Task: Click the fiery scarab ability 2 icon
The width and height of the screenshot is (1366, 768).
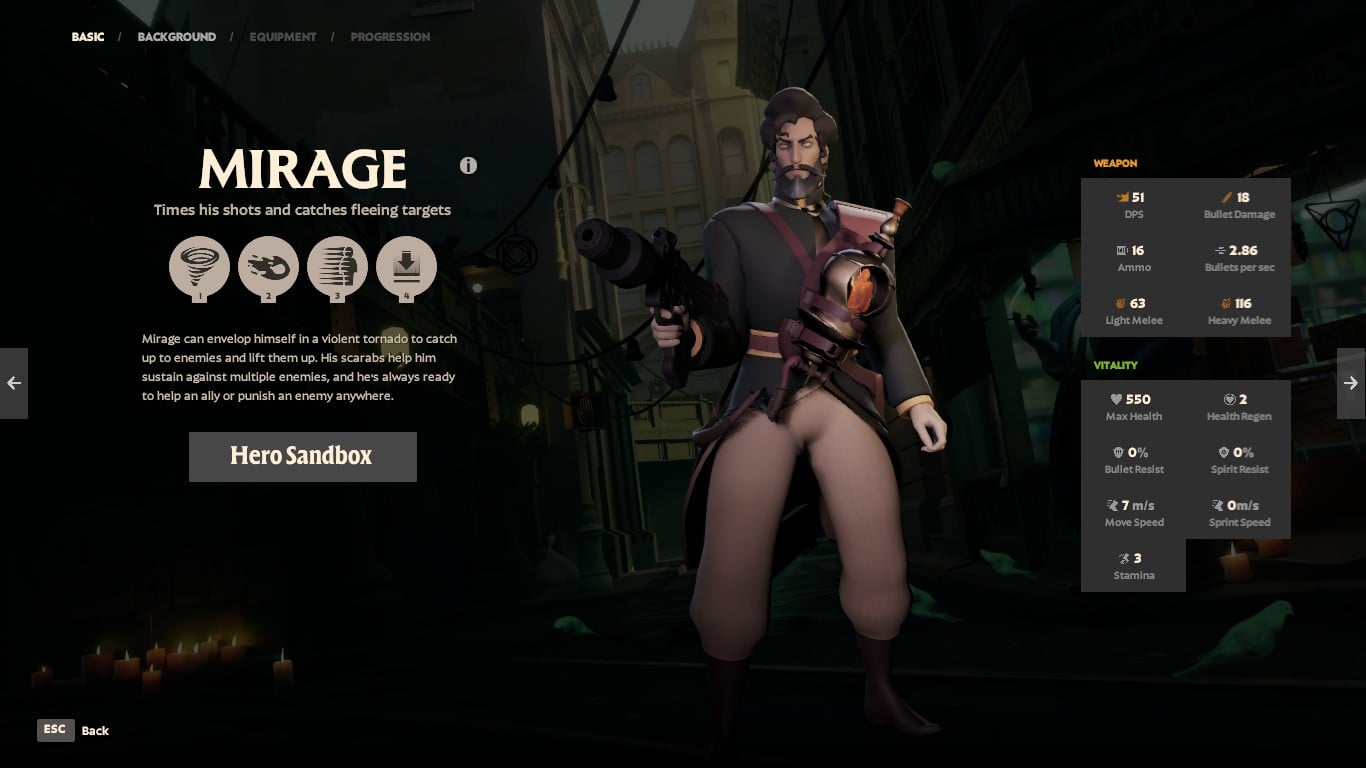Action: pos(268,266)
